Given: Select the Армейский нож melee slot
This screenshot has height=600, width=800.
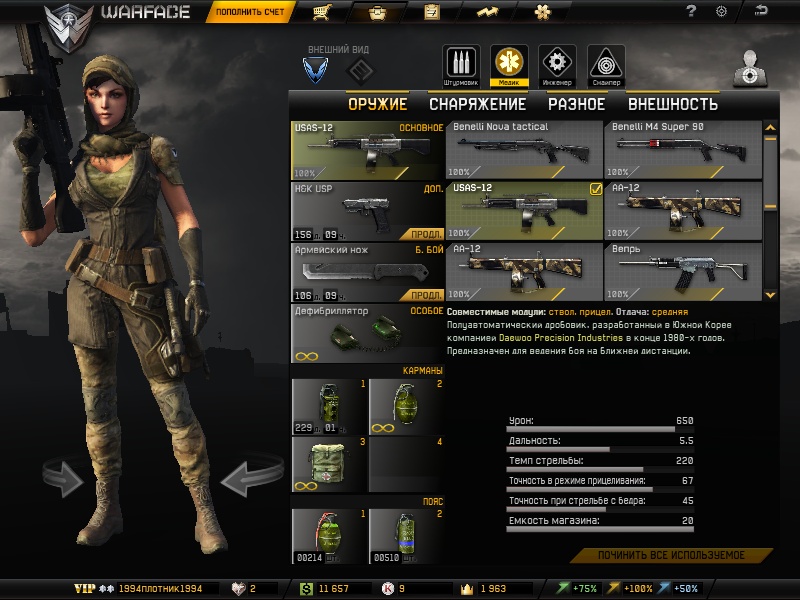Looking at the screenshot, I should click(x=367, y=272).
